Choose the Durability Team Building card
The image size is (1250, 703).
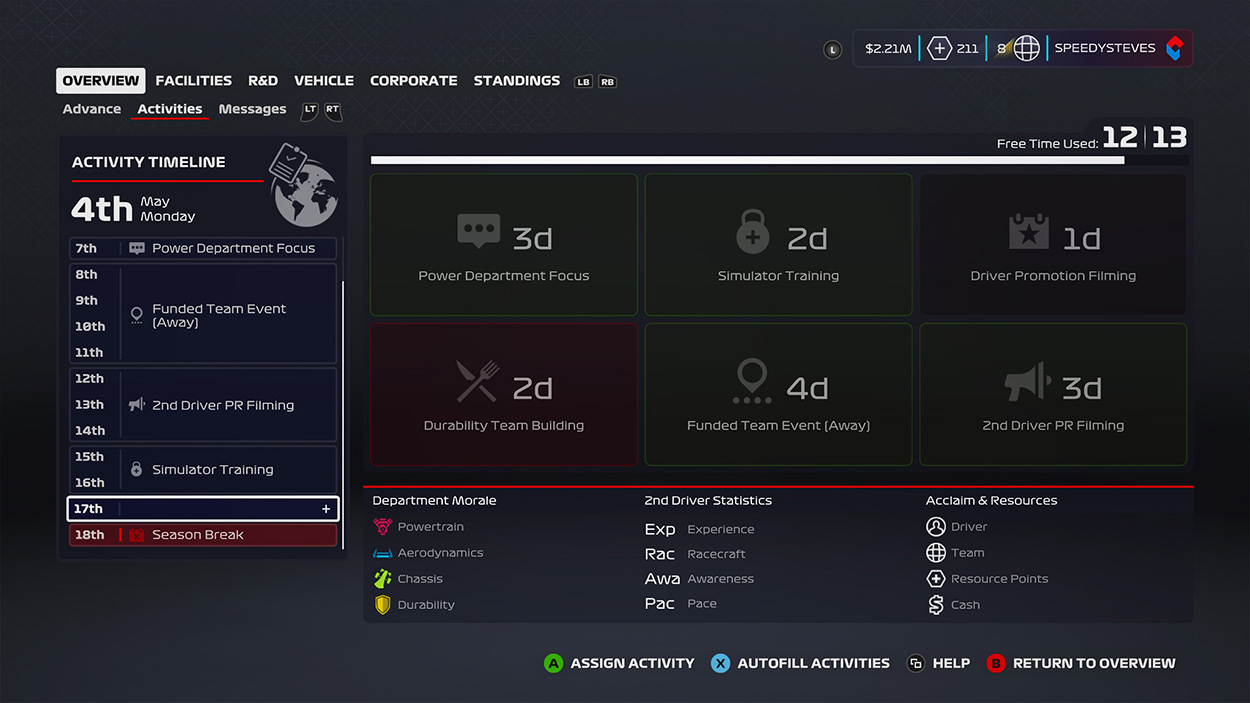click(504, 394)
